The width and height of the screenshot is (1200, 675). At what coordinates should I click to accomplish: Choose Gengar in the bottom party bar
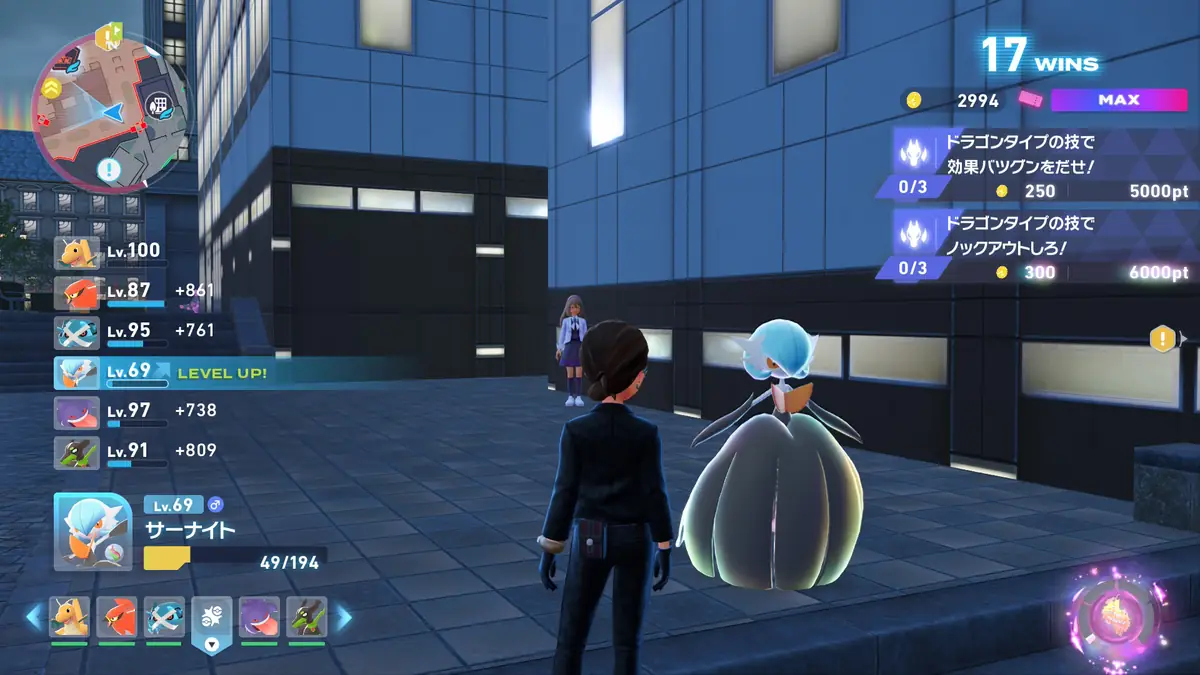coord(259,618)
